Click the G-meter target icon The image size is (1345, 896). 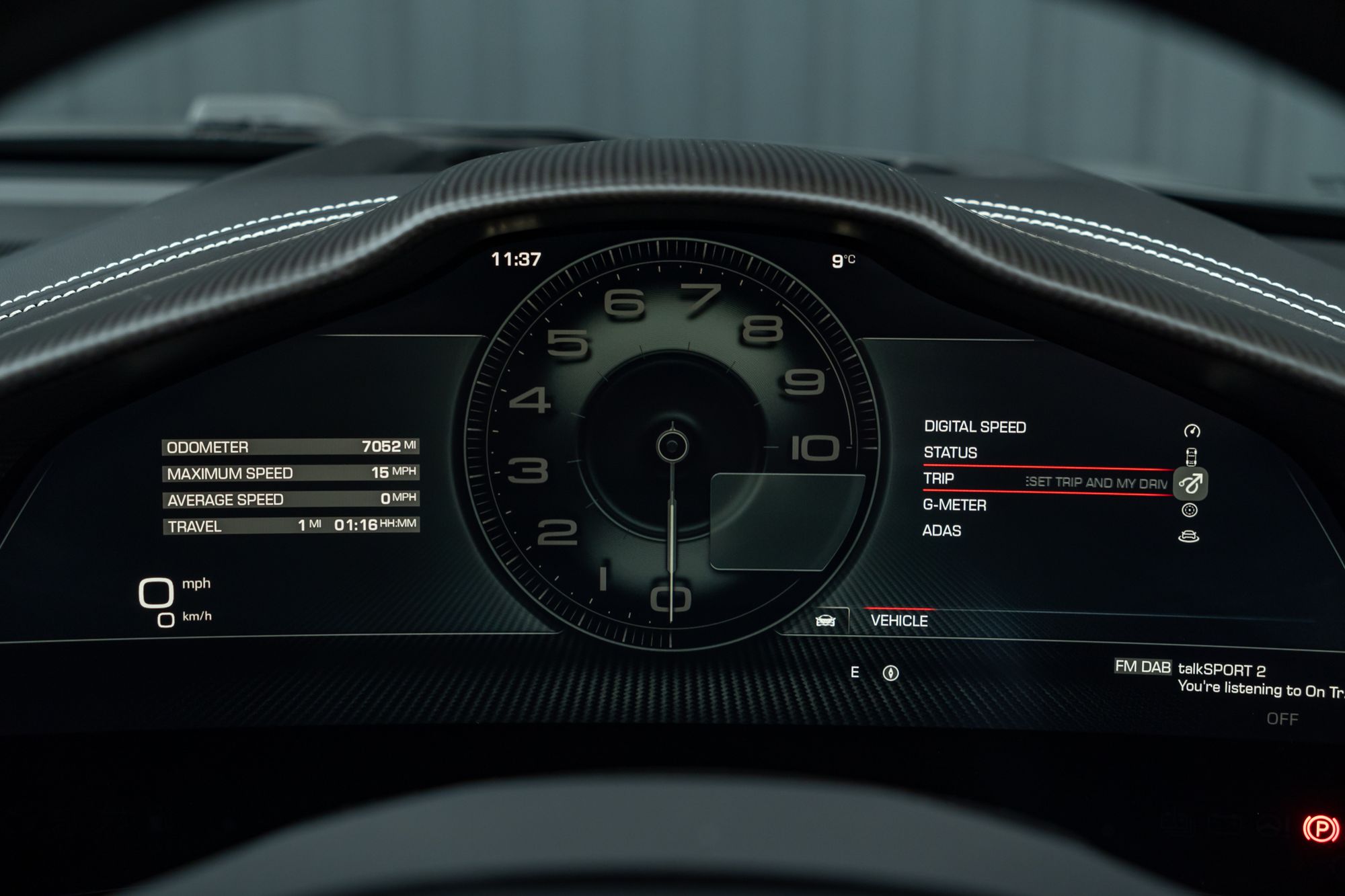[1190, 511]
